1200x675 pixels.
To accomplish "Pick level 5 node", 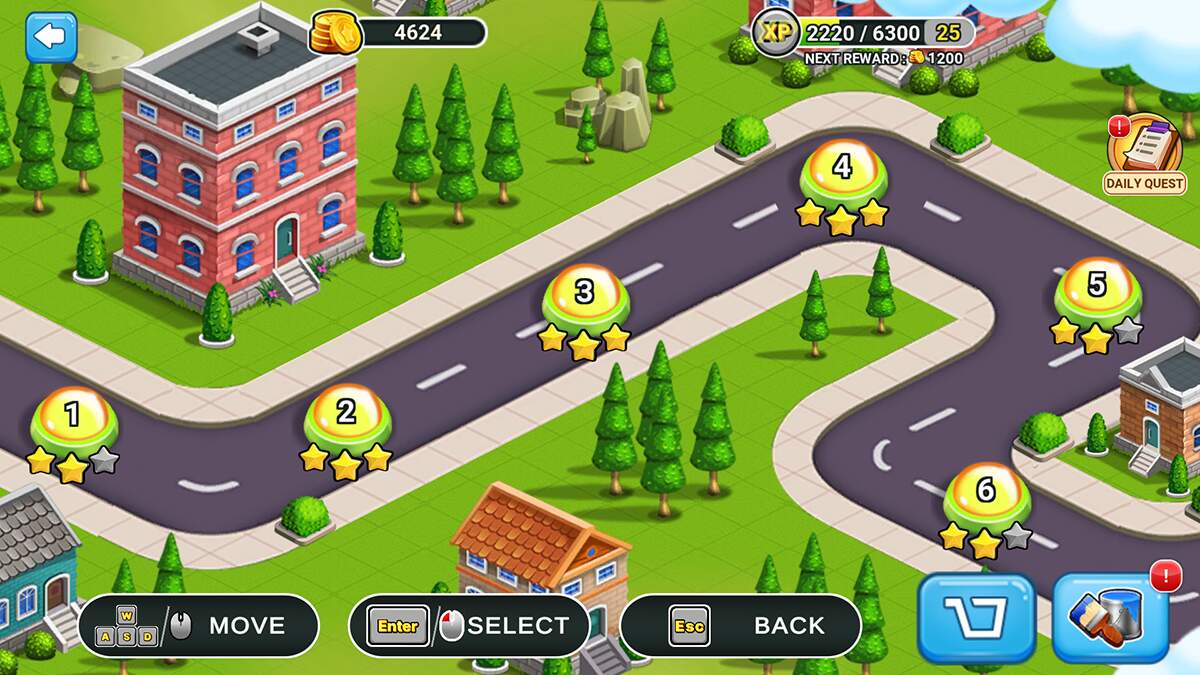I will point(1097,289).
